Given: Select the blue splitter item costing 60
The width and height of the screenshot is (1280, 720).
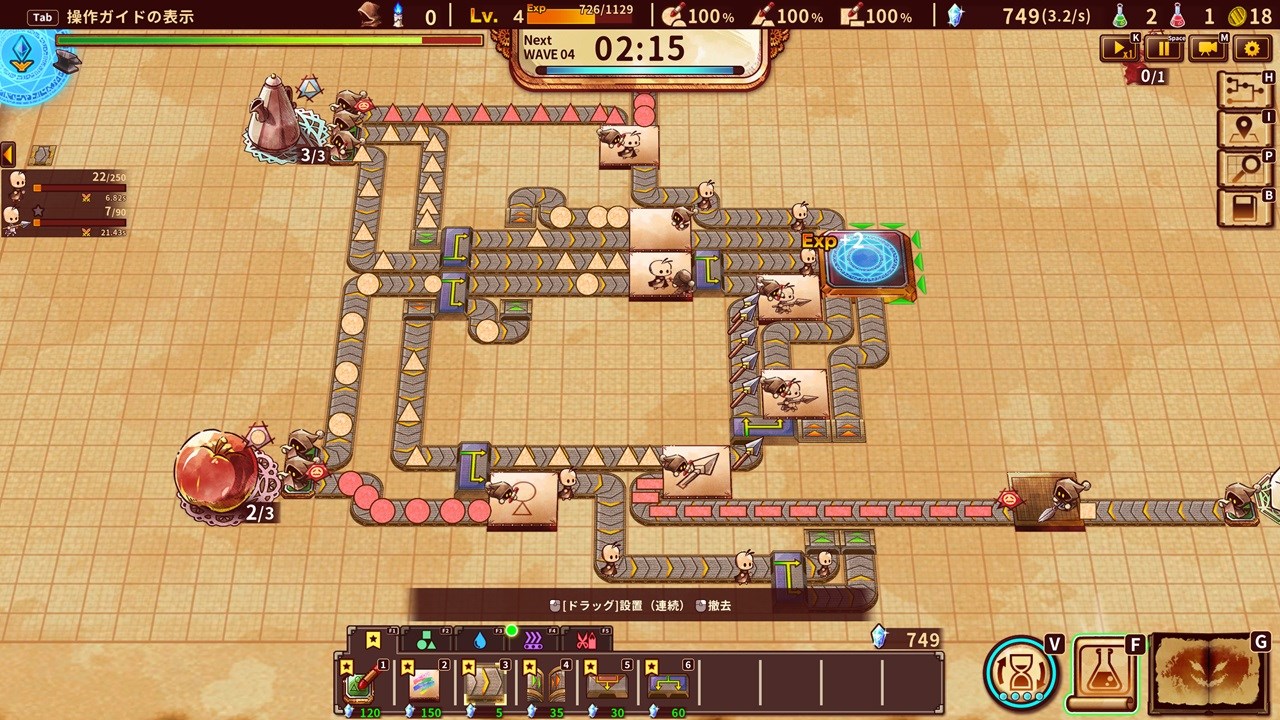Looking at the screenshot, I should click(667, 685).
